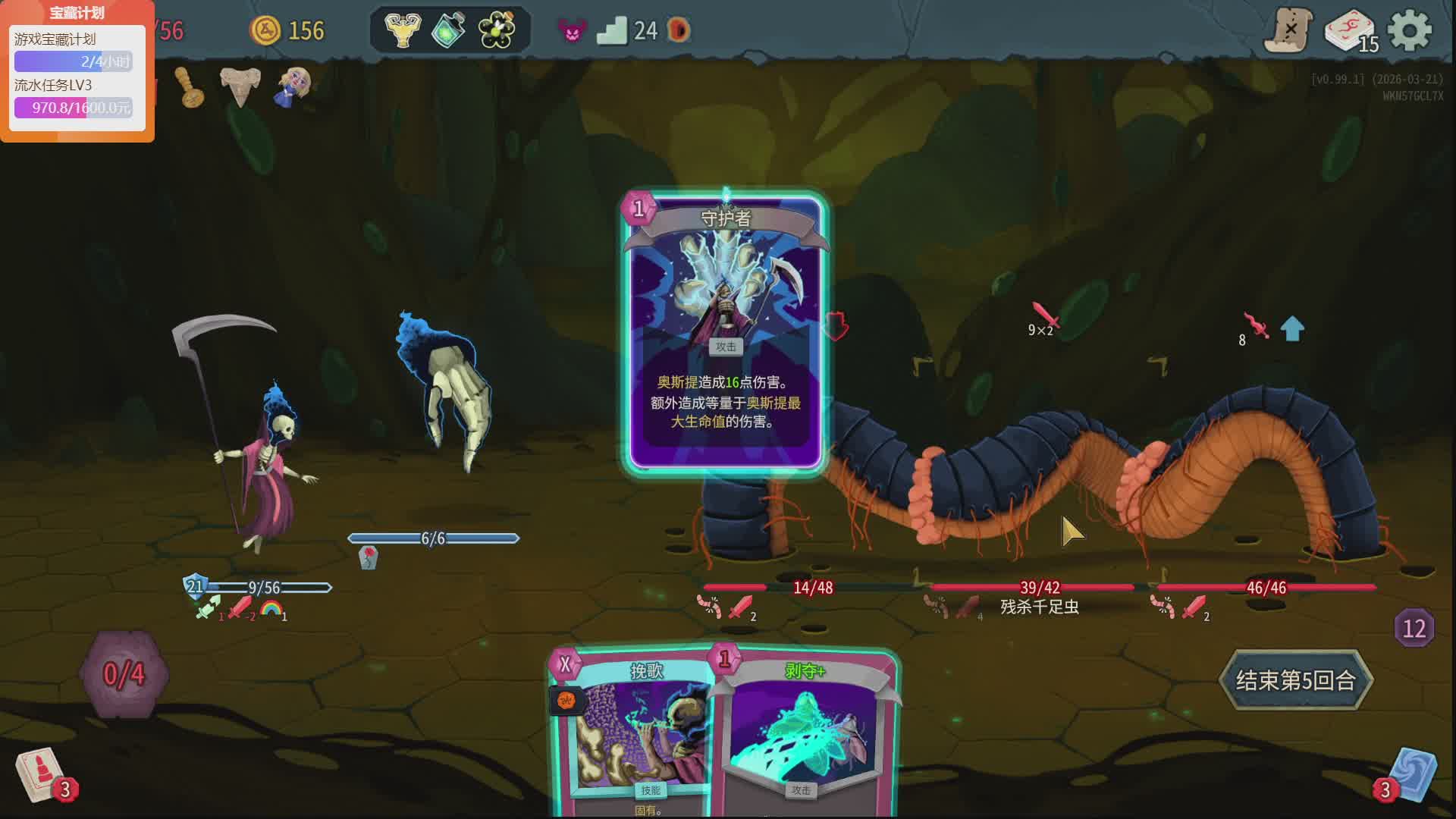End turn with the 结束第5回合 button

1295,680
